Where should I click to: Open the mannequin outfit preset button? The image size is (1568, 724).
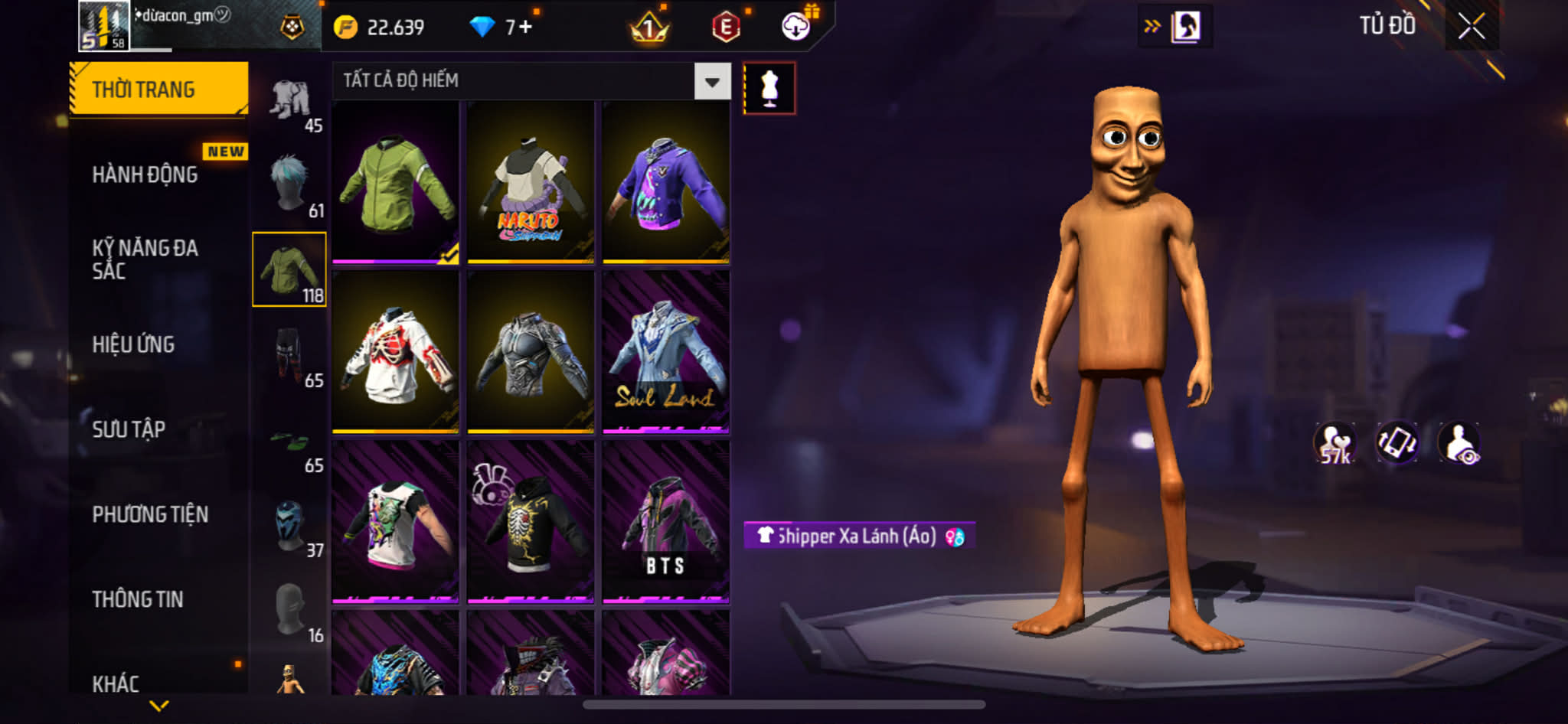tap(769, 89)
